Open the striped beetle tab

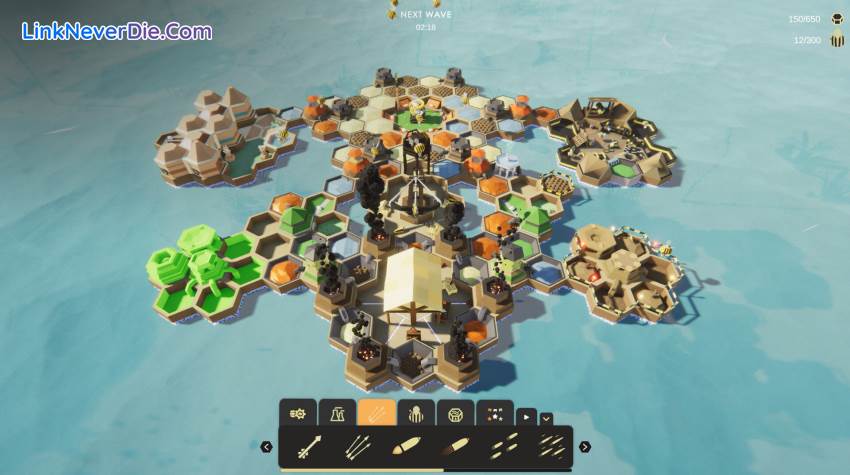click(416, 413)
